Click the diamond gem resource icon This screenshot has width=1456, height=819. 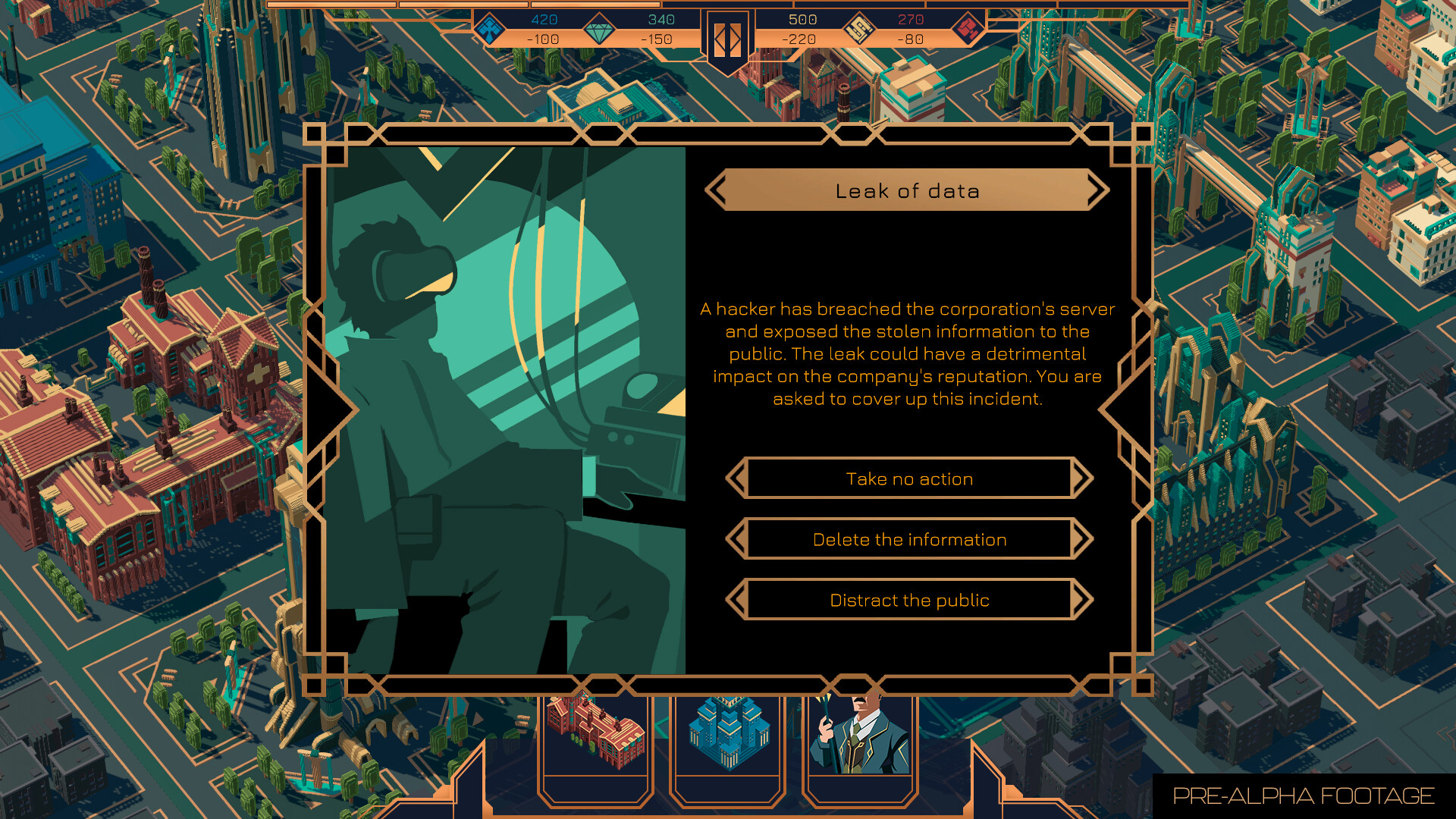(599, 29)
